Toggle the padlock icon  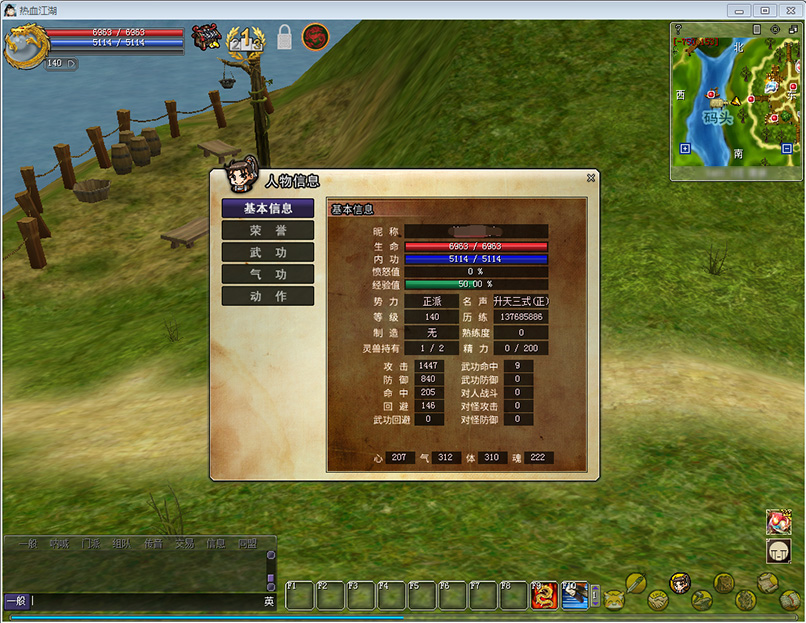pyautogui.click(x=284, y=39)
